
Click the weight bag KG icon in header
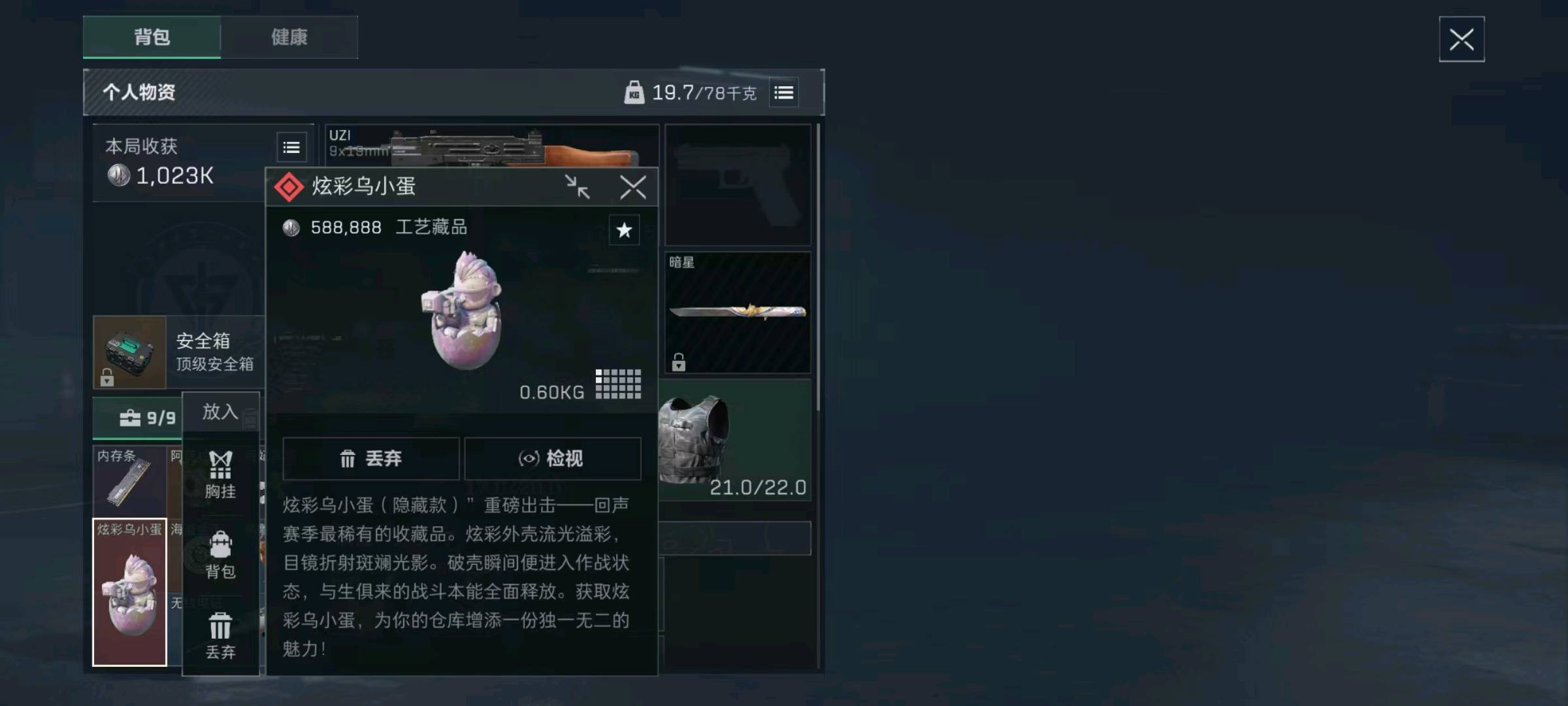coord(632,92)
